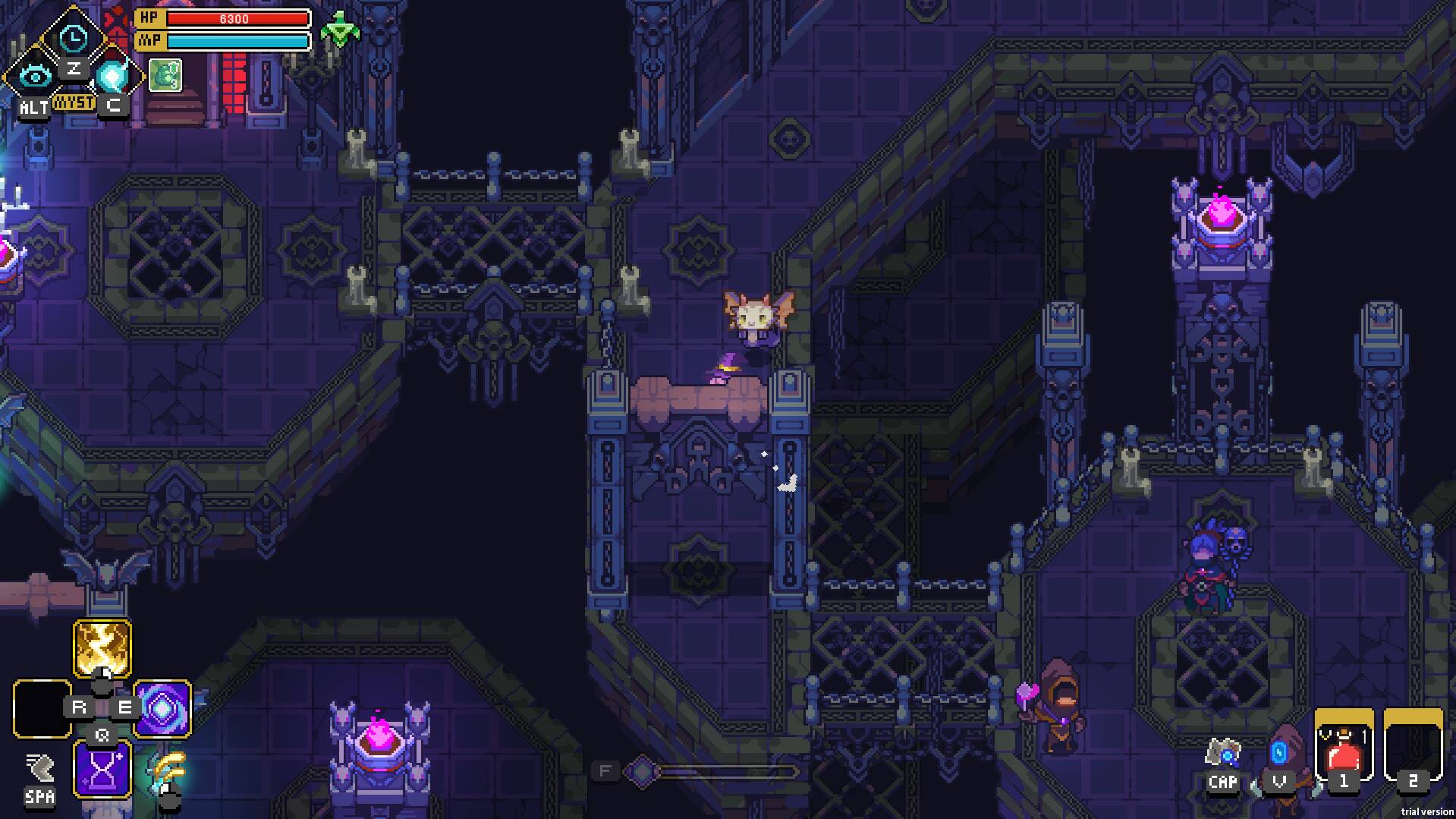Cast the golden lightning spell

click(x=102, y=647)
